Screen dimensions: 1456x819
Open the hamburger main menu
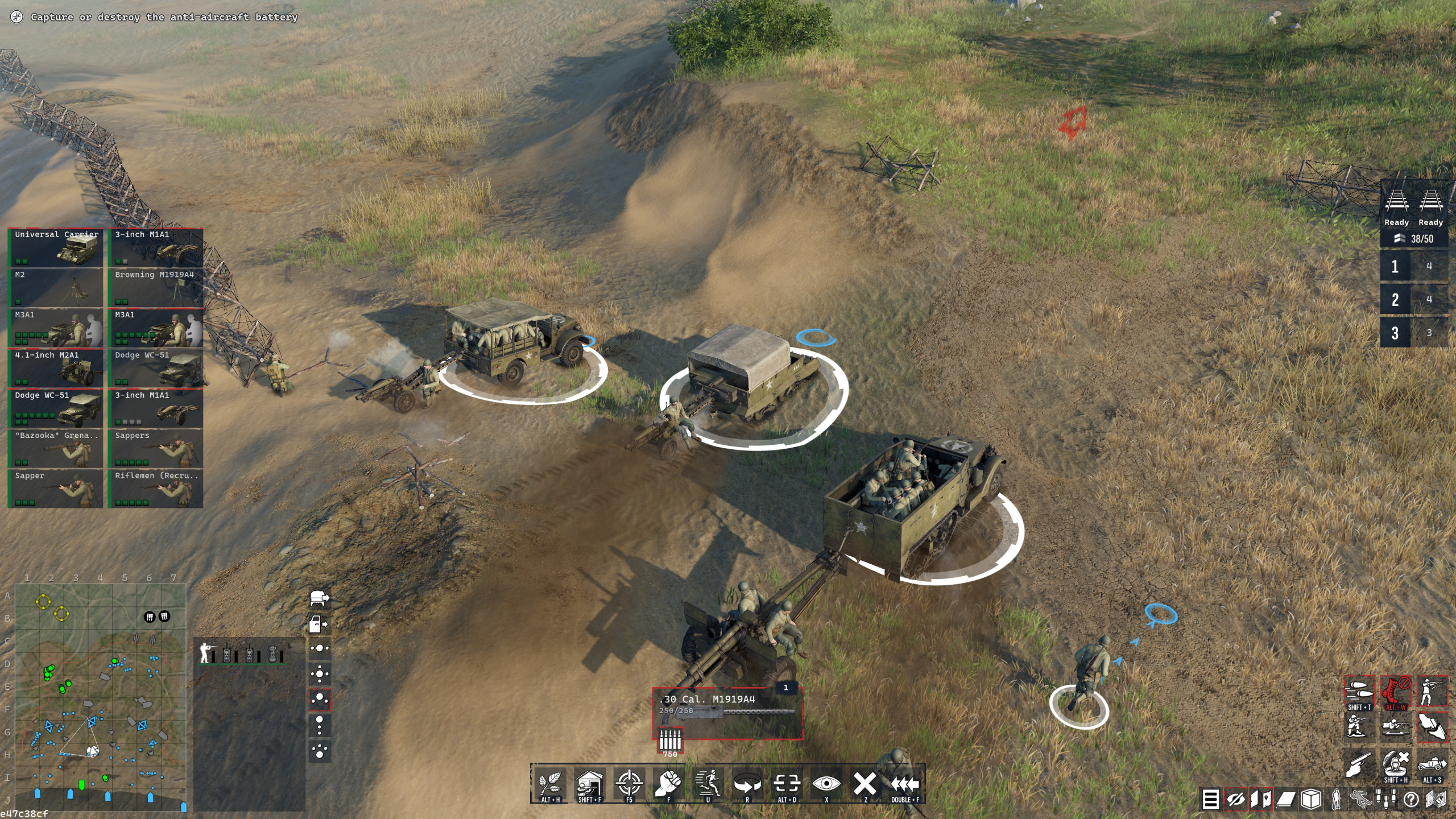point(1210,799)
